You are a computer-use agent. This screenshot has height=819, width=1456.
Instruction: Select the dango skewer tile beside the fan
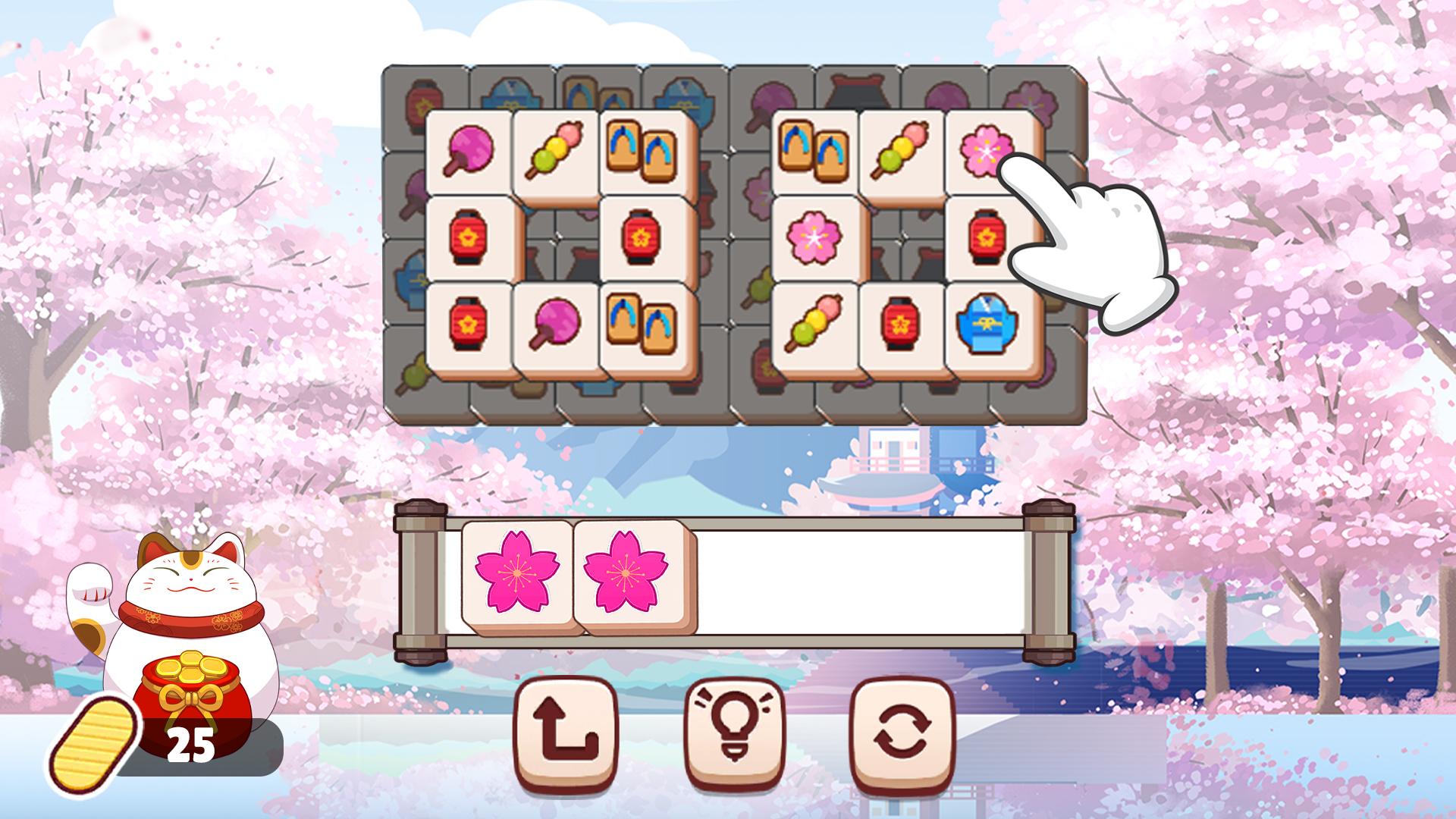click(556, 150)
